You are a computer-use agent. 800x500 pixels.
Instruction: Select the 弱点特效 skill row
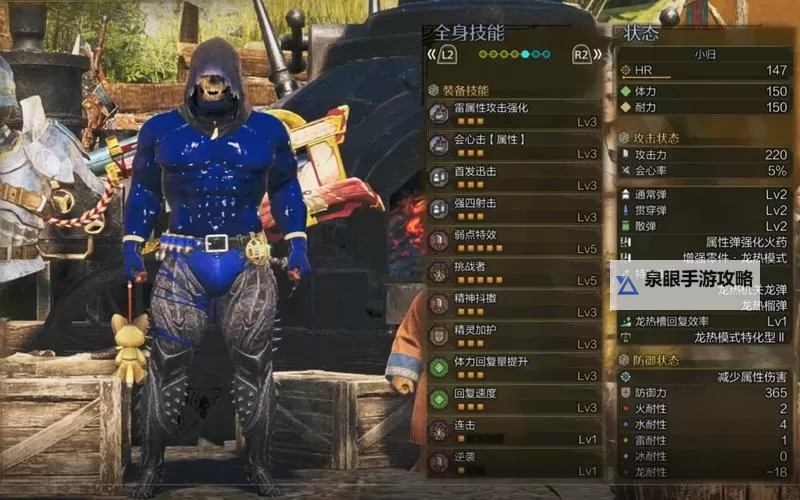click(x=514, y=241)
